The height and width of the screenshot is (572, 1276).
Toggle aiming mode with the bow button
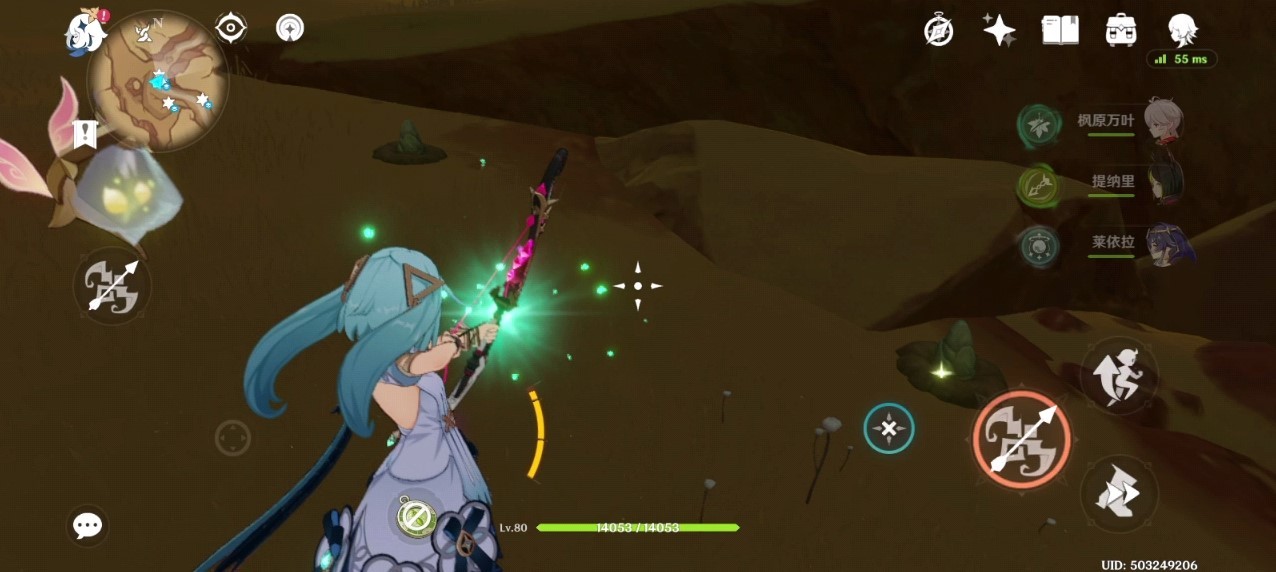point(112,286)
